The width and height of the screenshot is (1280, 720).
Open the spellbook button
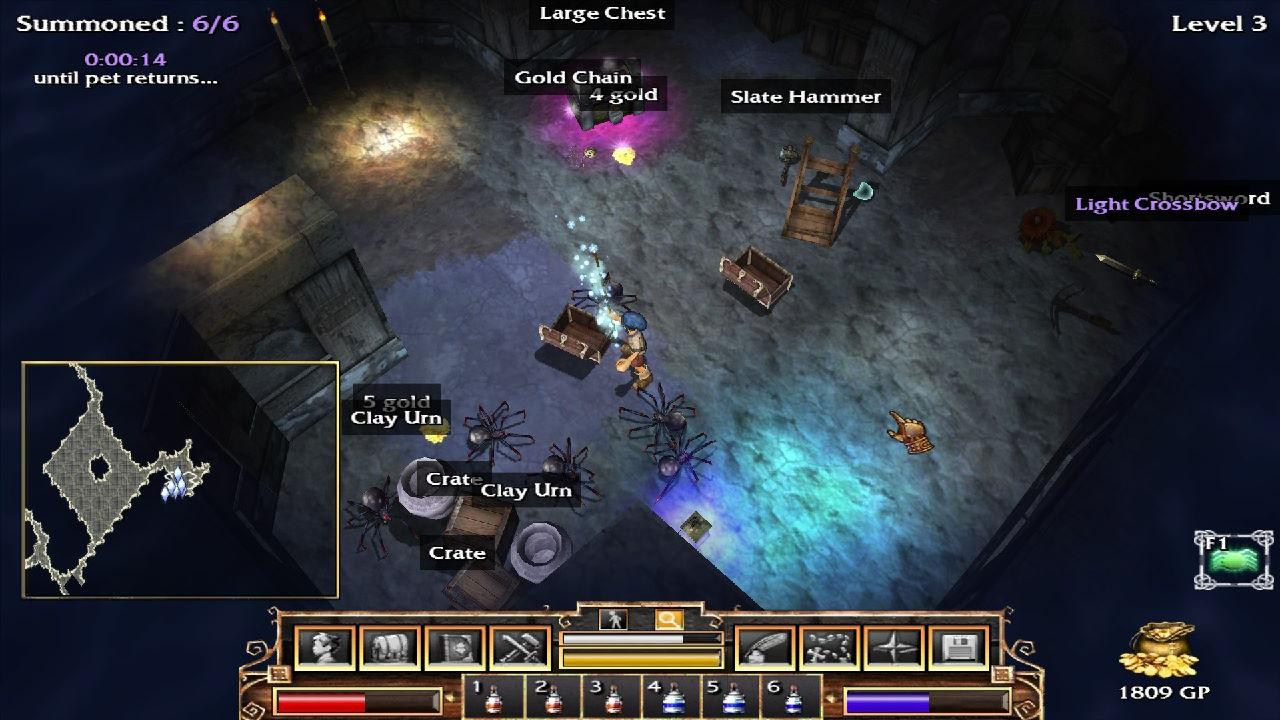[x=455, y=648]
